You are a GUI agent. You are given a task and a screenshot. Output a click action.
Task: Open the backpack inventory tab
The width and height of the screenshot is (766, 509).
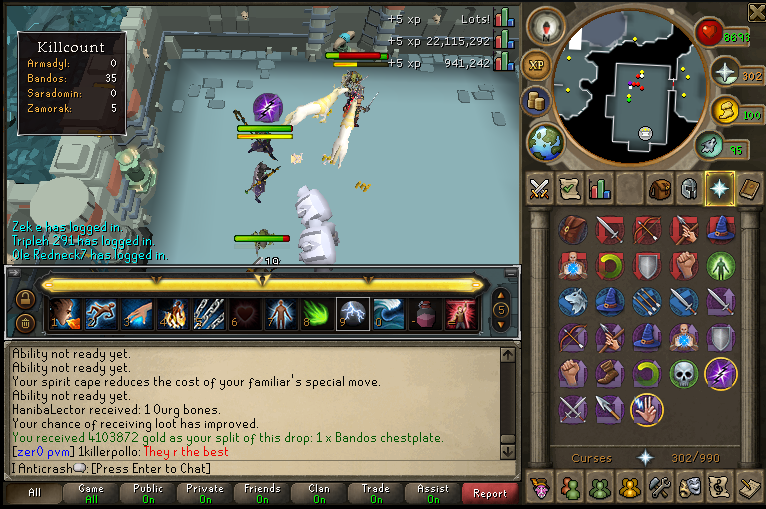(x=659, y=188)
